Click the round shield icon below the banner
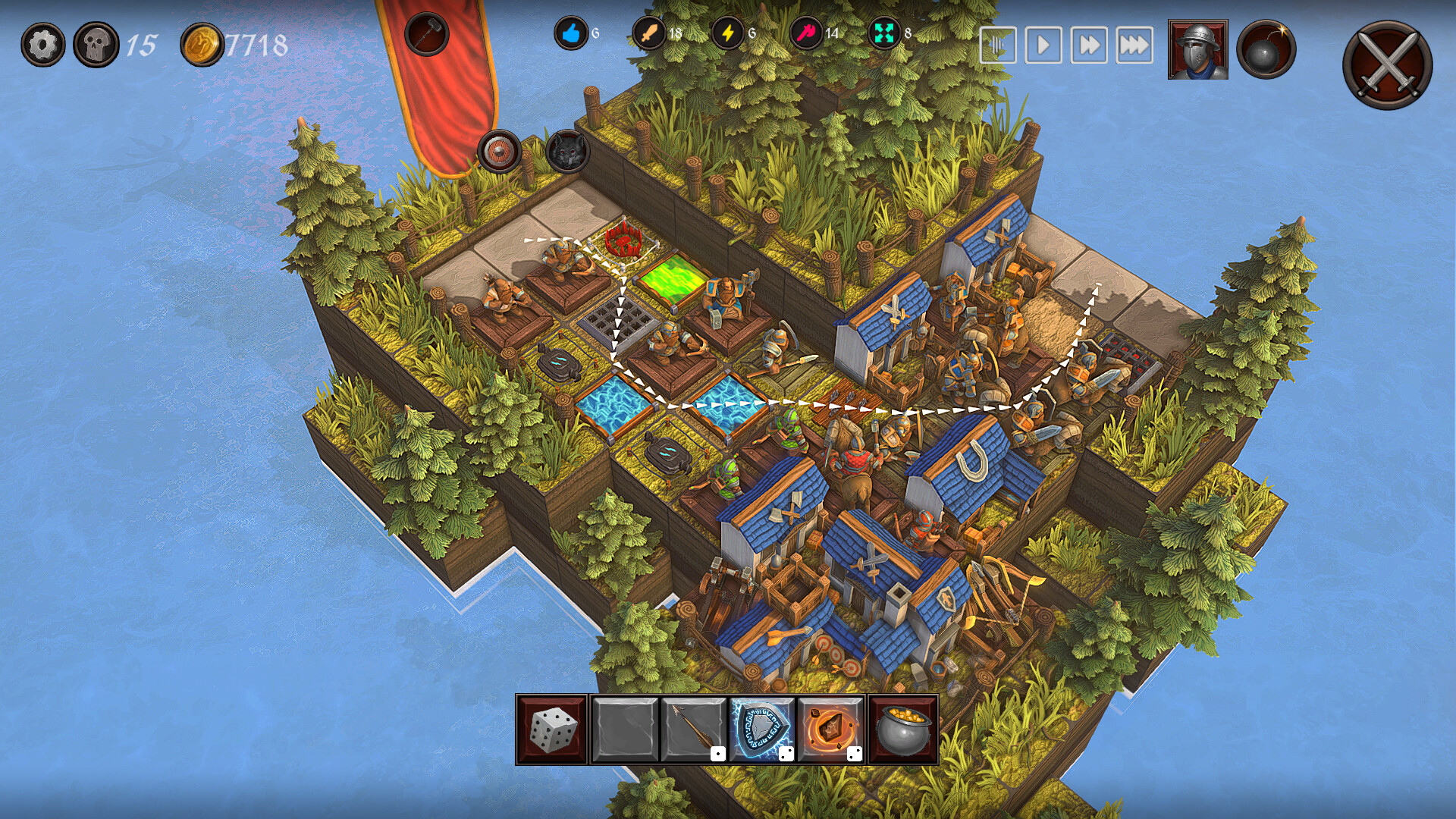1456x819 pixels. pos(500,149)
